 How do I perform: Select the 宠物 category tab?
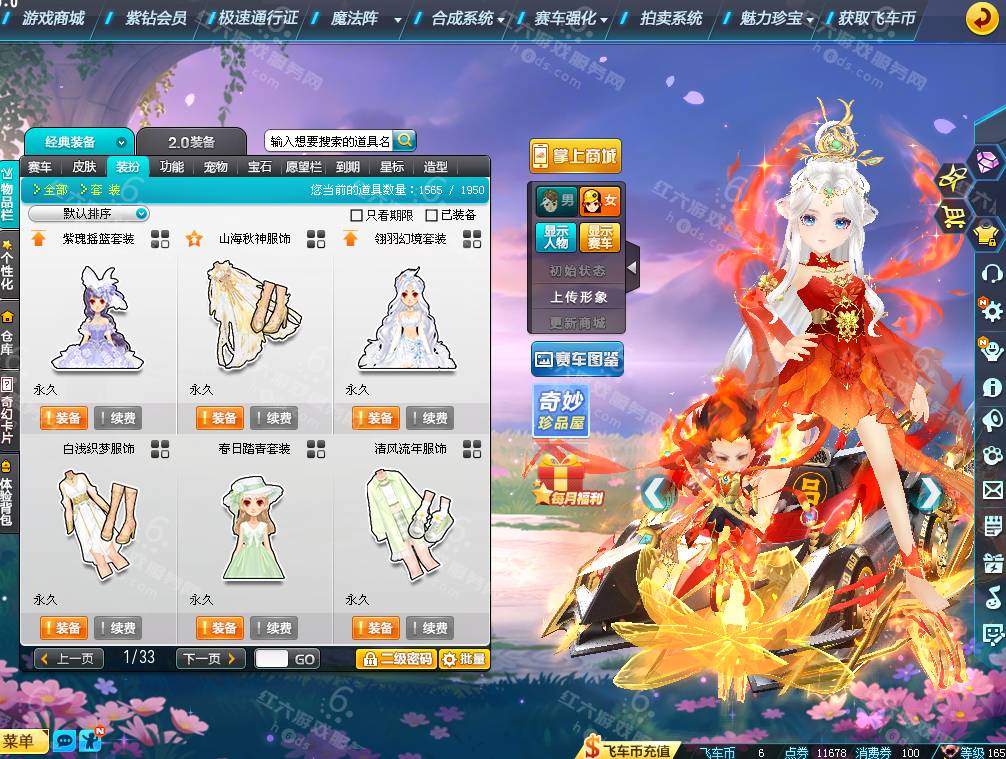pyautogui.click(x=215, y=167)
